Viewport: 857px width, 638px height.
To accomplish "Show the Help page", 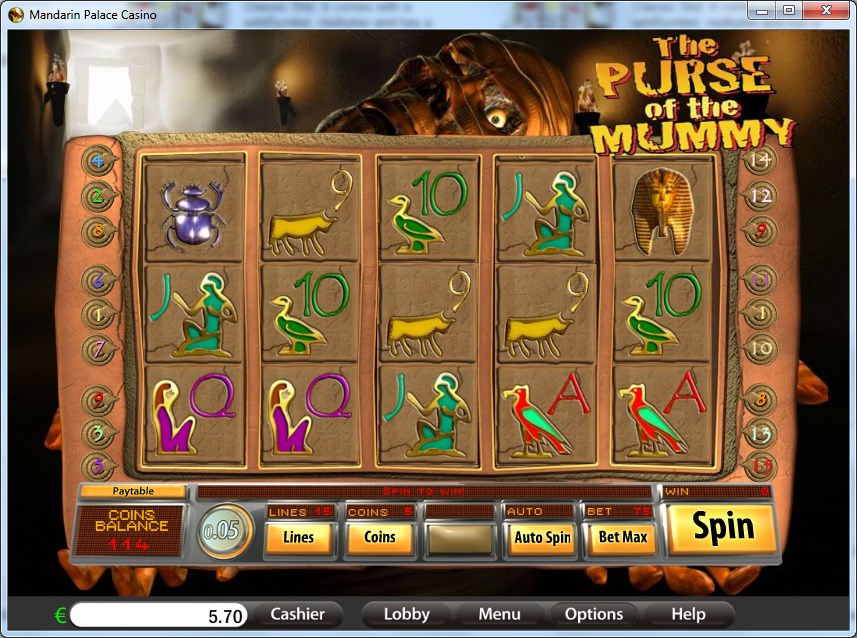I will point(688,614).
